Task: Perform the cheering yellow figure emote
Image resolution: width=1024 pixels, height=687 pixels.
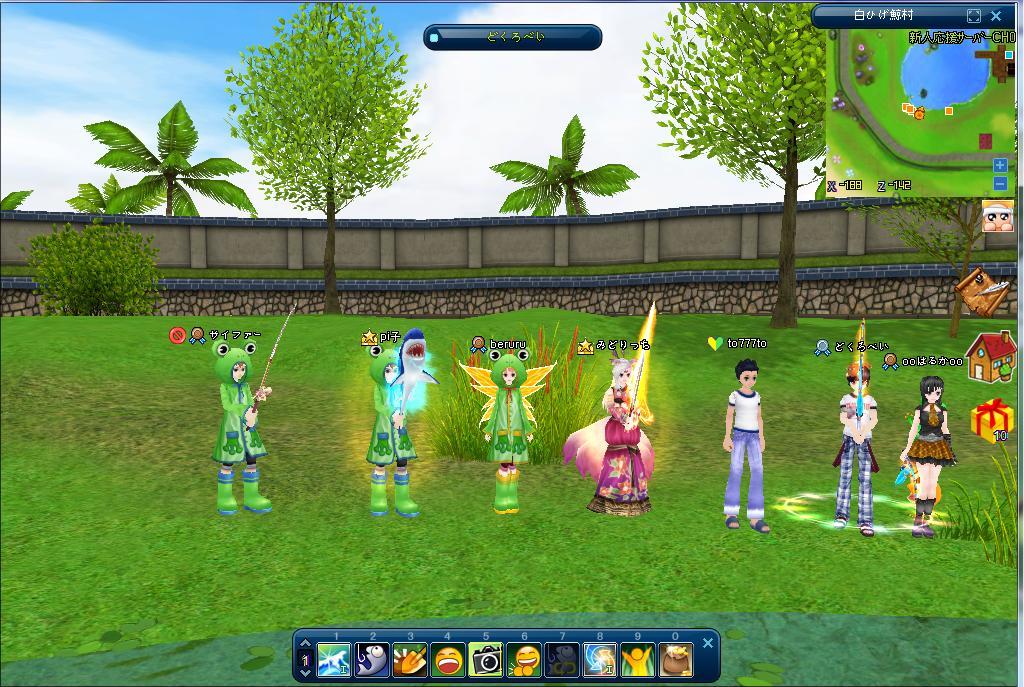Action: click(638, 660)
